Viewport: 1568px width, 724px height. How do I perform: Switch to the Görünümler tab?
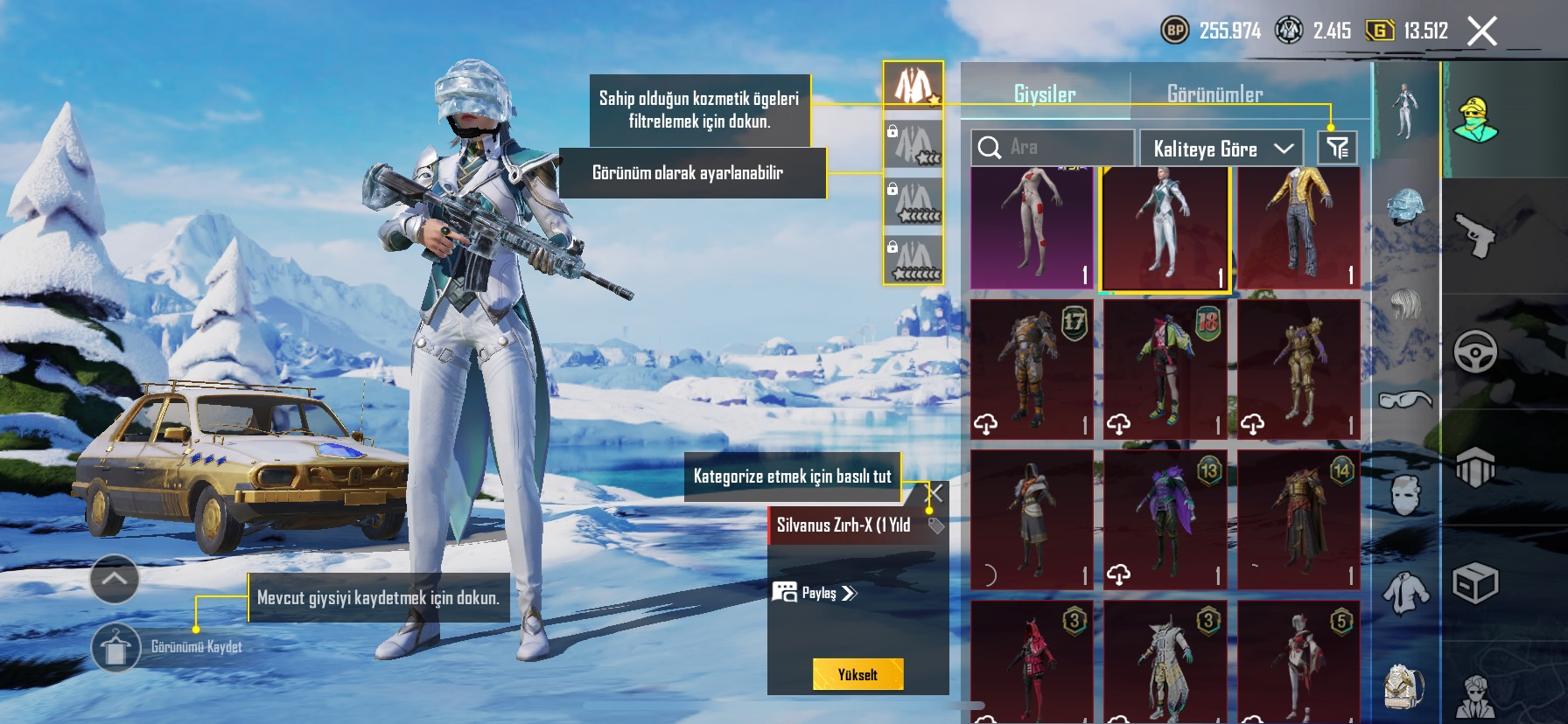coord(1214,94)
